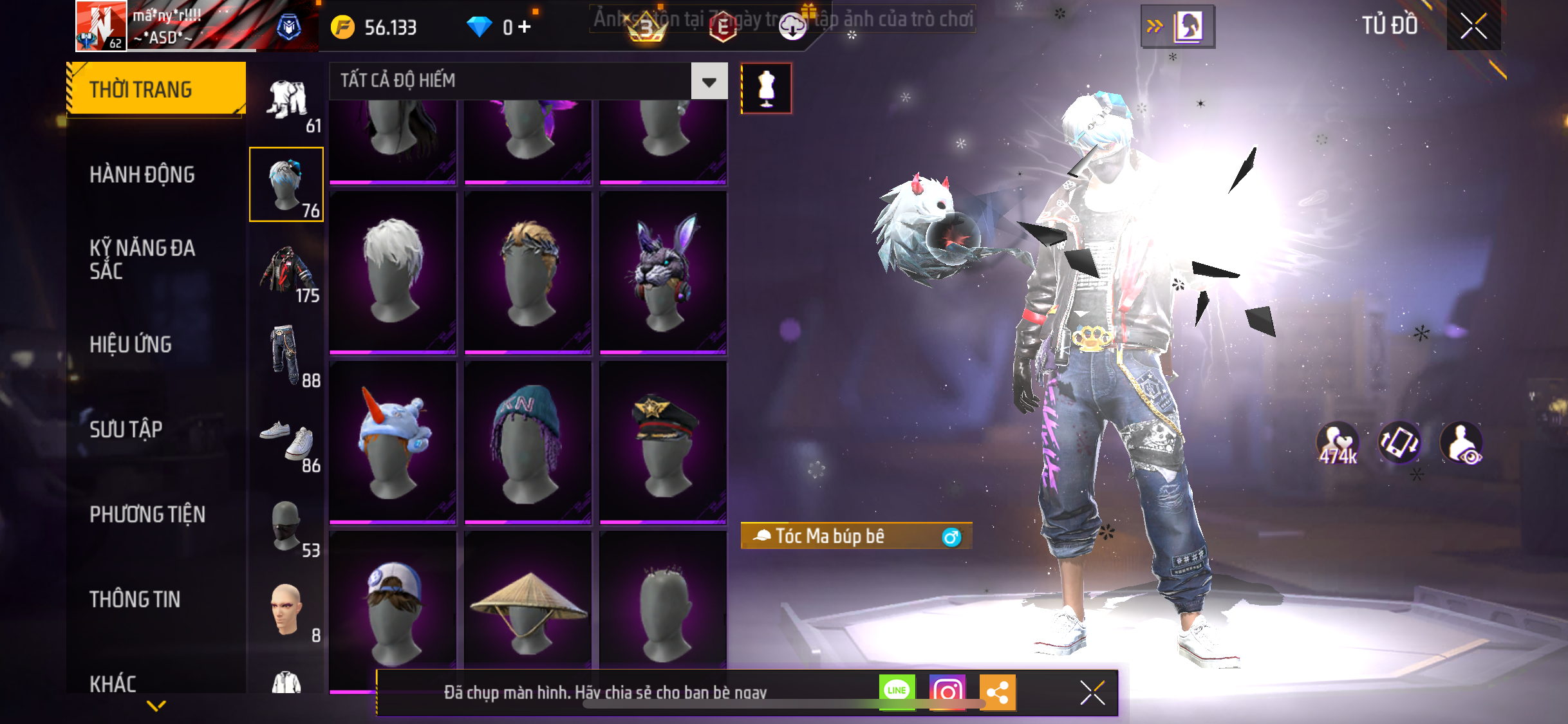This screenshot has height=724, width=1568.
Task: Choose the white spiky hair item
Action: pyautogui.click(x=393, y=271)
